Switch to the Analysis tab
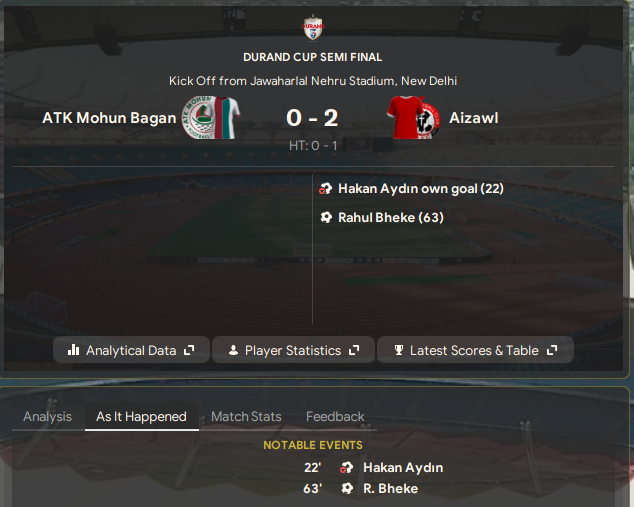The image size is (634, 507). point(47,416)
